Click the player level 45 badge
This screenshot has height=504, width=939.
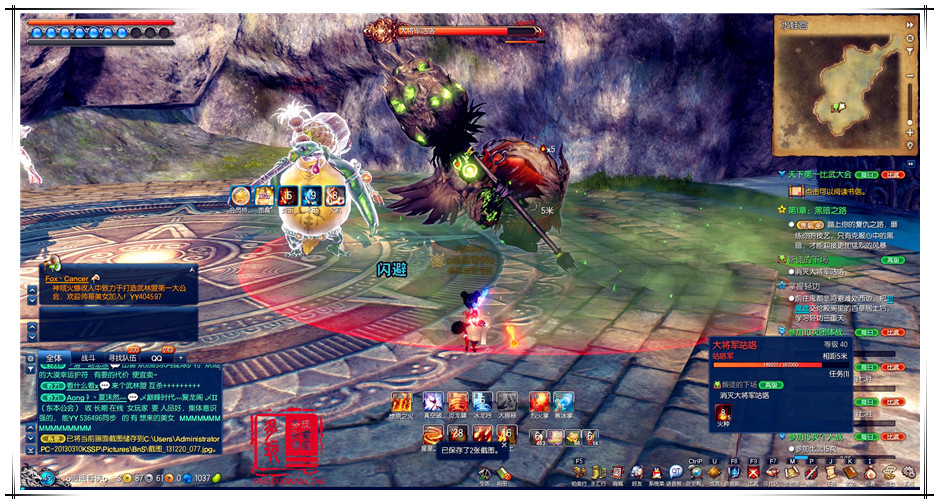coord(46,479)
